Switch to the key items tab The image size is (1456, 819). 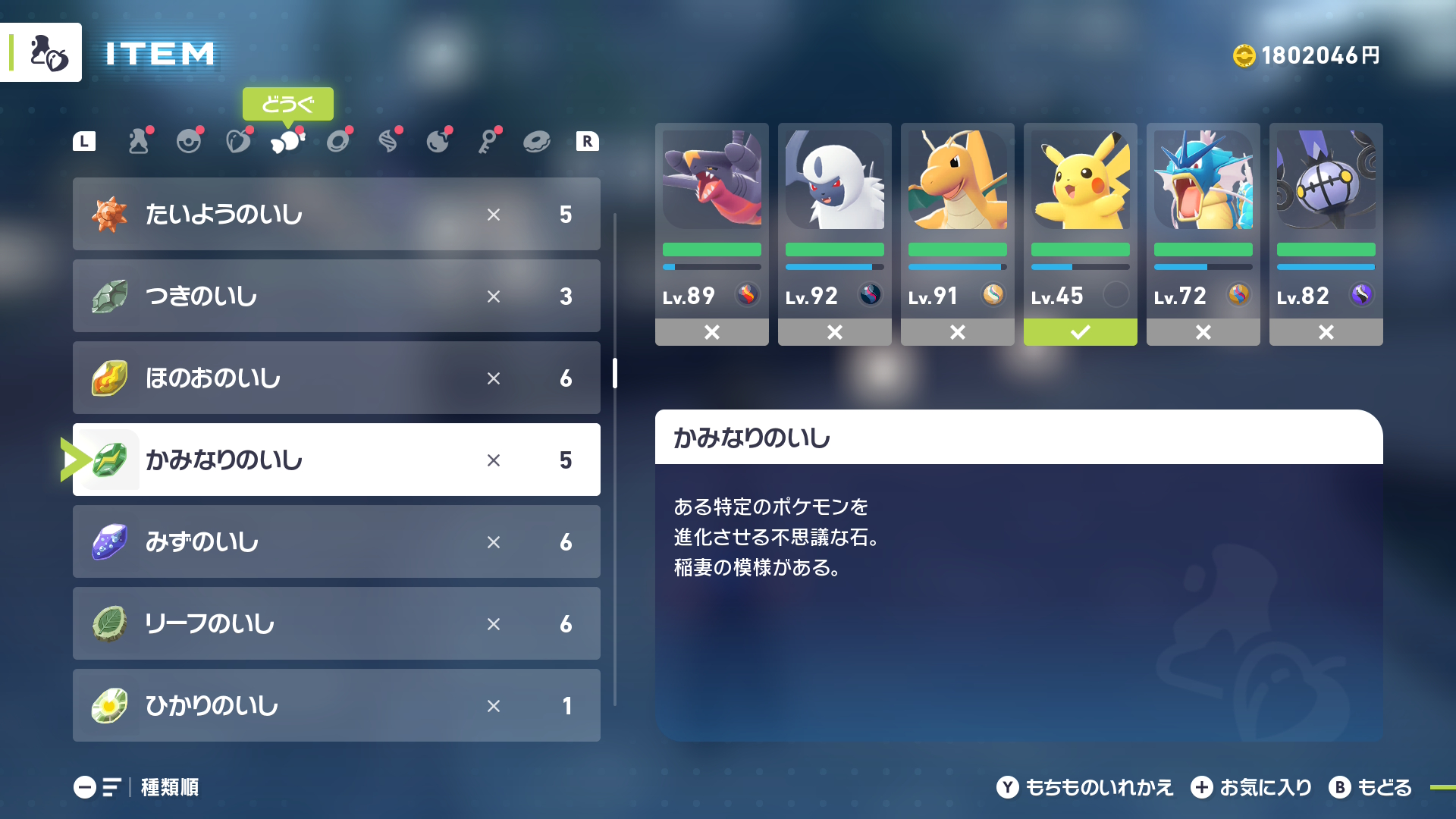click(x=488, y=141)
